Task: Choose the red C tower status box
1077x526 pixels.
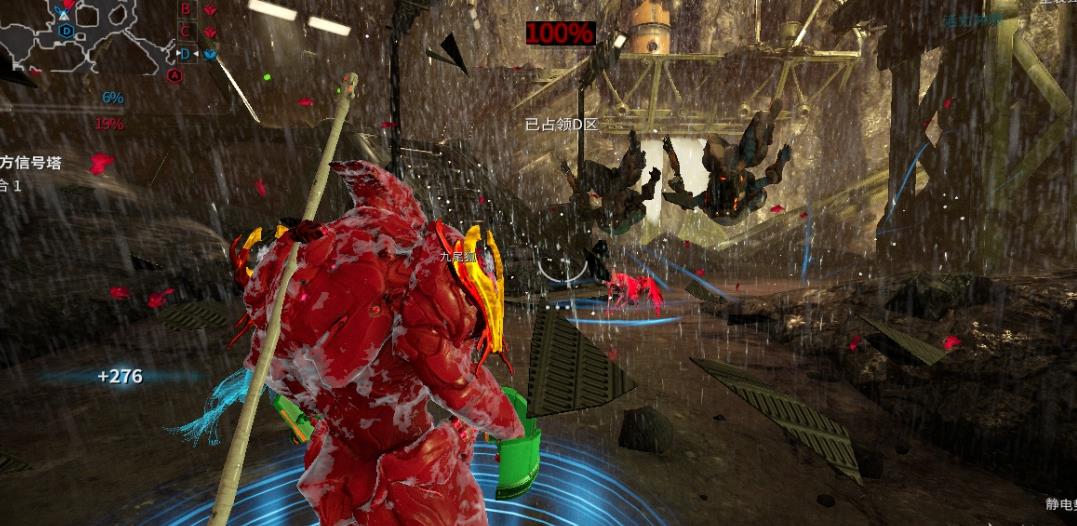Action: 185,32
